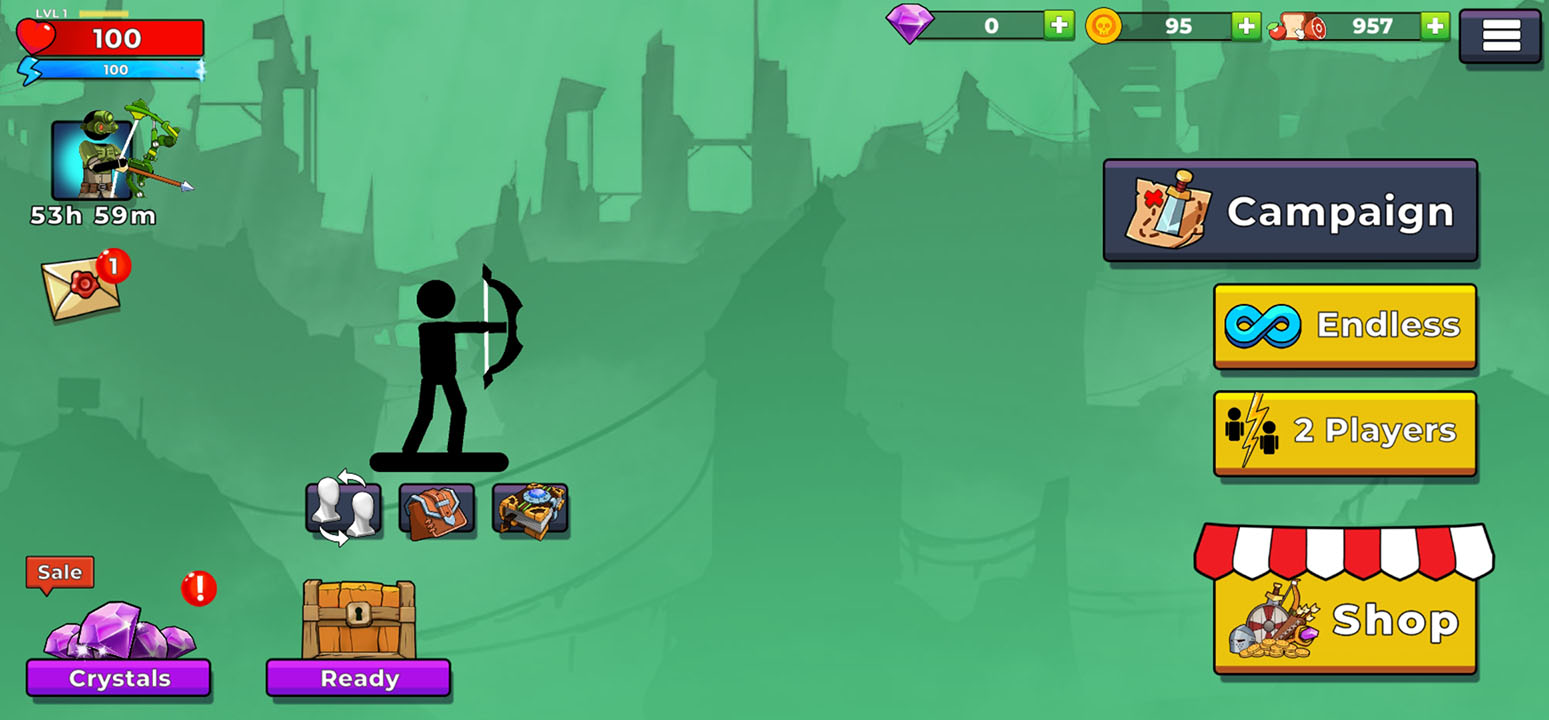Open the character swap button
The height and width of the screenshot is (720, 1549).
(x=343, y=509)
